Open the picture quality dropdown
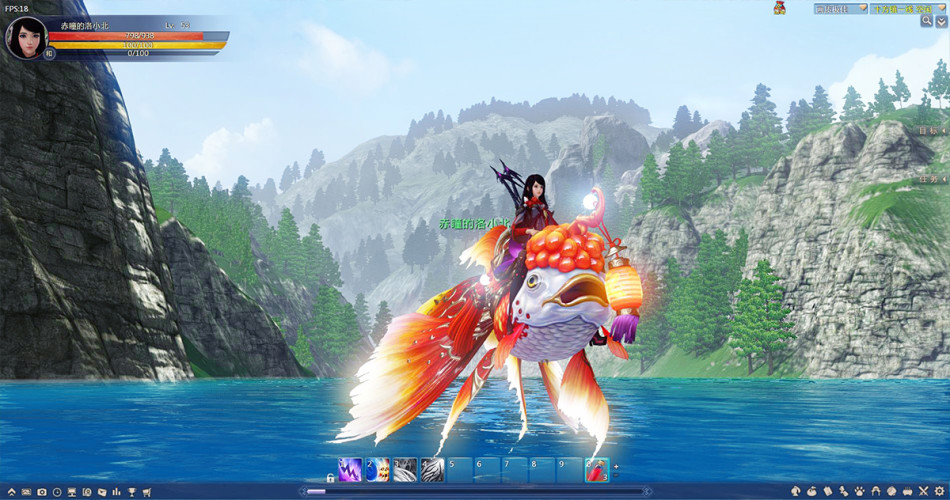 [x=839, y=8]
